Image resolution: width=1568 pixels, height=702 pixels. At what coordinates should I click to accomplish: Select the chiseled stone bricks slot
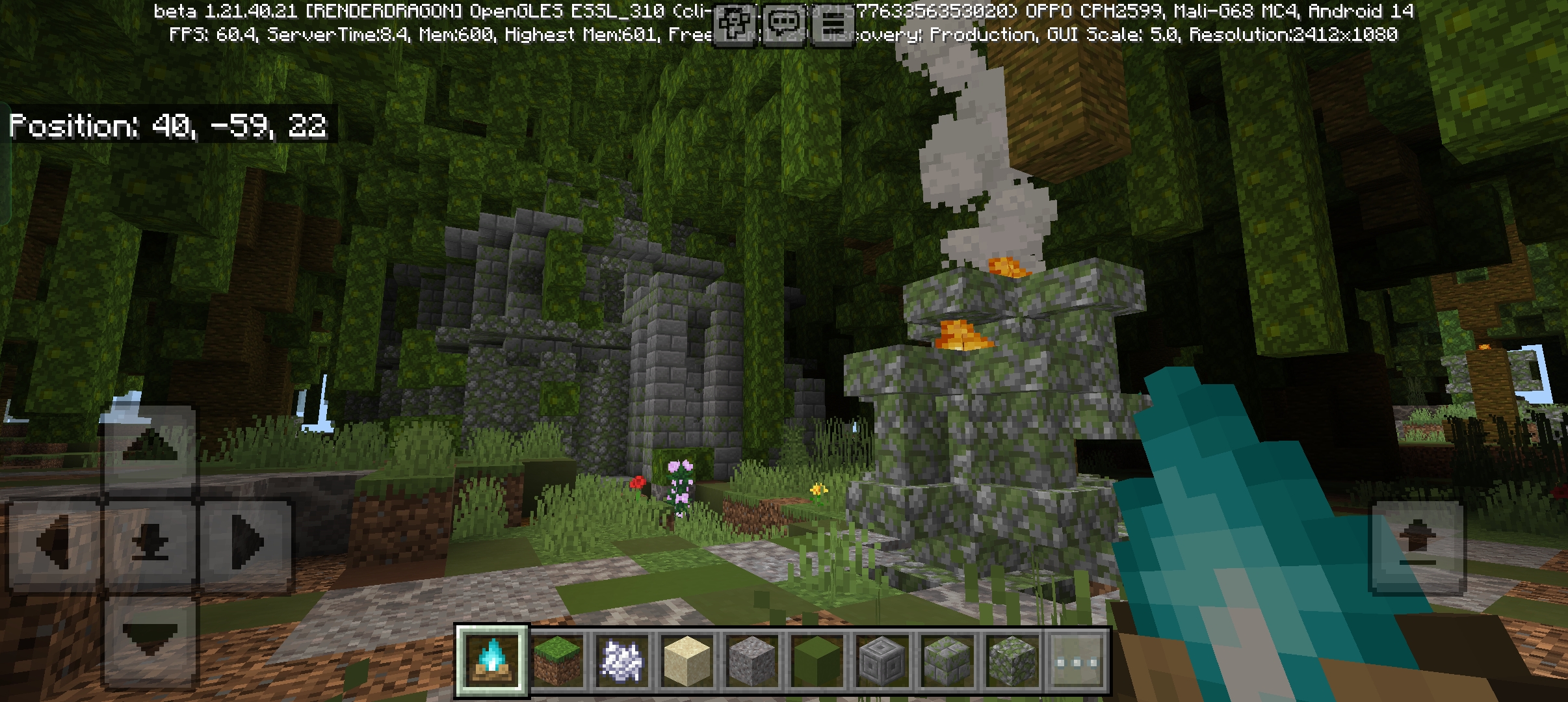(882, 661)
